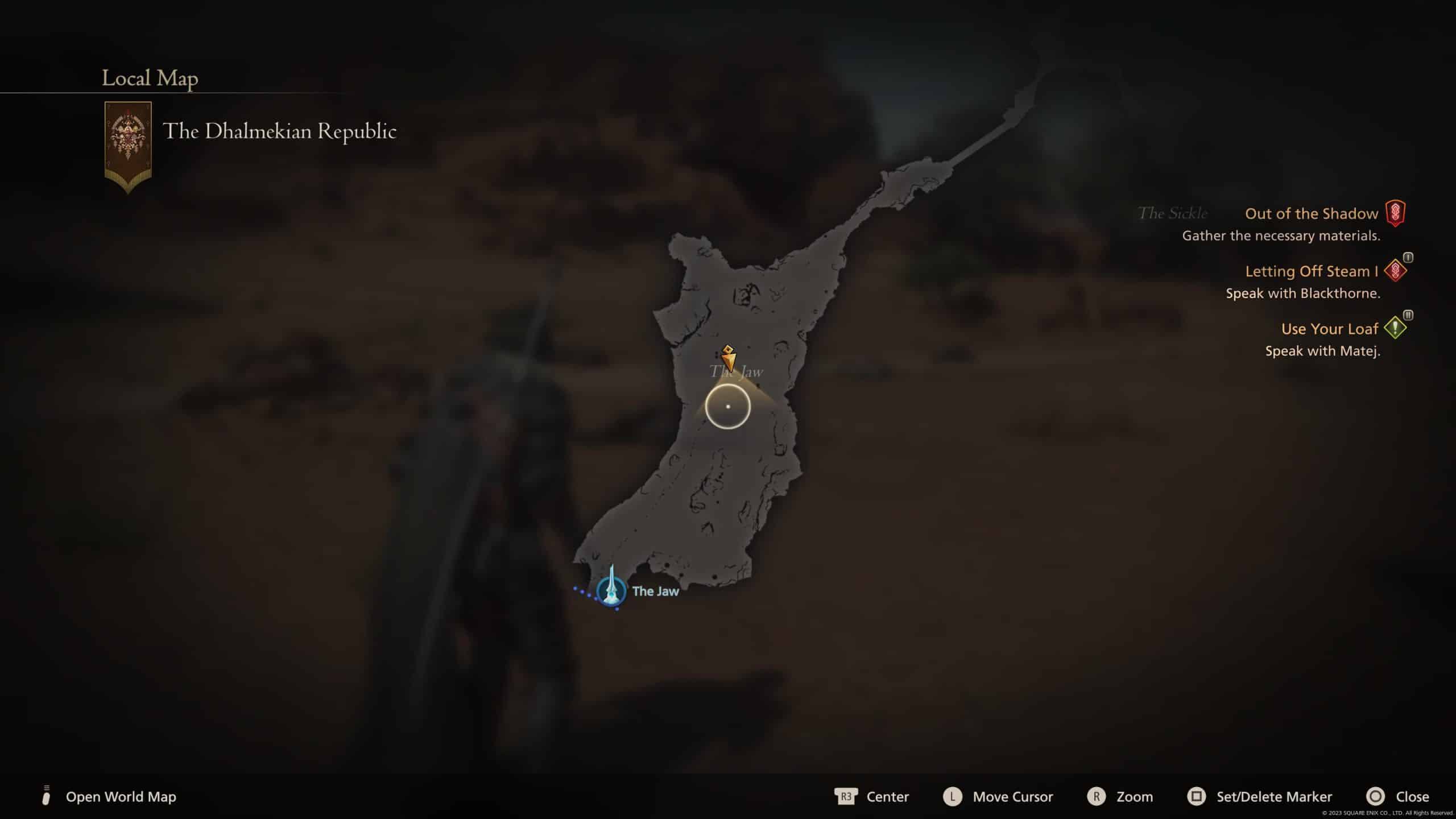This screenshot has width=1456, height=819.
Task: Click the Dhalmekian Republic banner emblem
Action: point(128,146)
